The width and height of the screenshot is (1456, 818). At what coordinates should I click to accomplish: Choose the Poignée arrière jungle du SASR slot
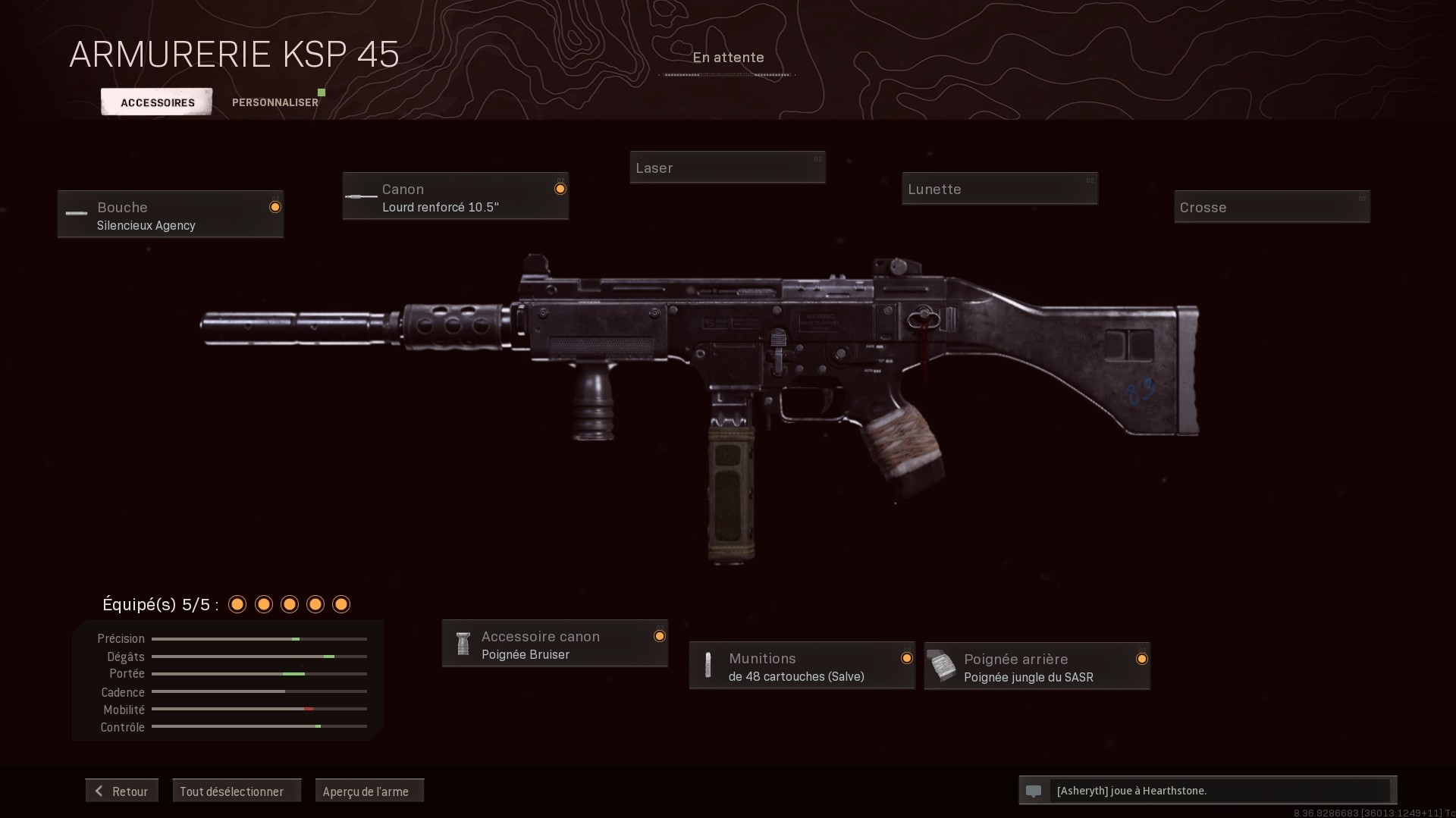(1037, 667)
